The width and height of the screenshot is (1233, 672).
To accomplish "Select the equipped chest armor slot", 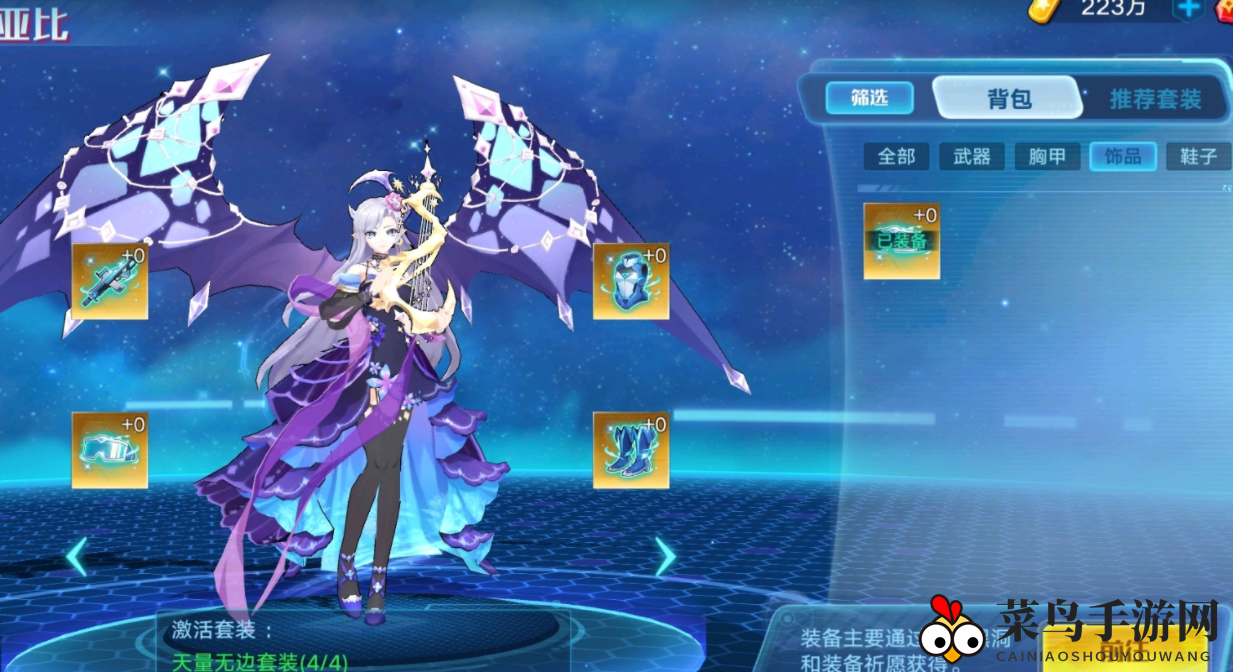I will pos(631,281).
